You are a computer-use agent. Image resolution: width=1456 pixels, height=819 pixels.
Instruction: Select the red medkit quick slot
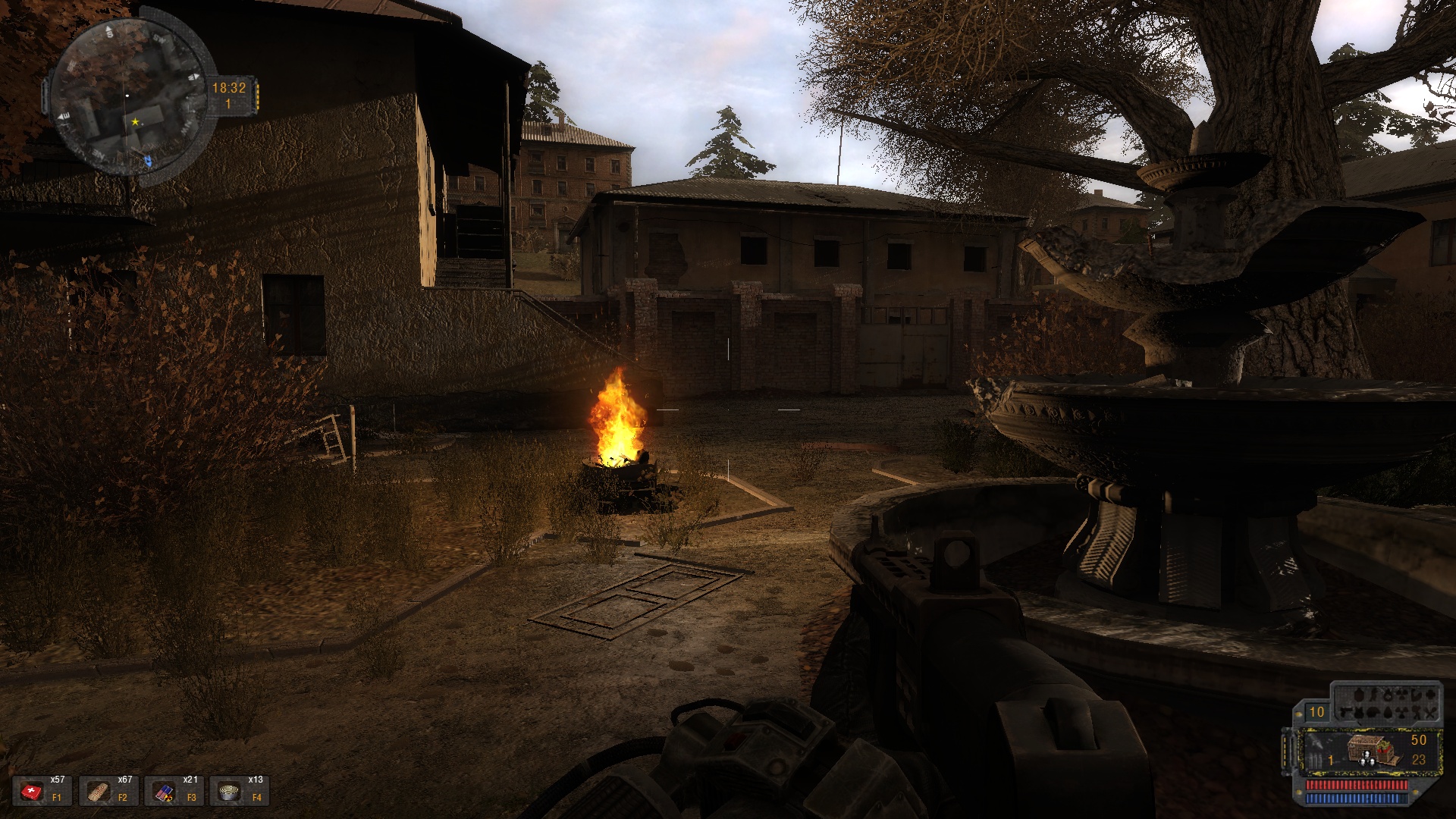tap(33, 792)
